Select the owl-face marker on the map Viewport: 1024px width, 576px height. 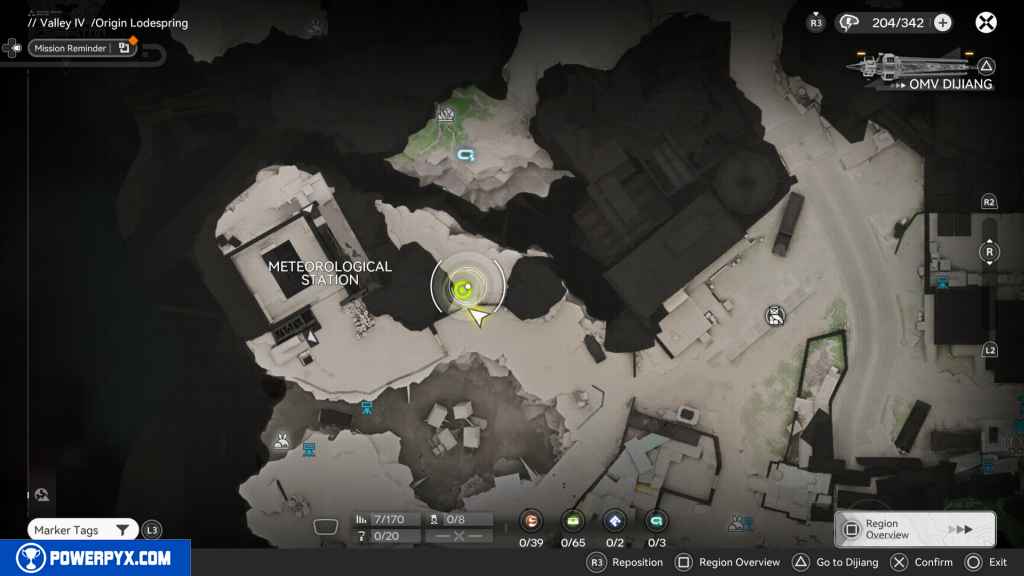click(x=774, y=317)
